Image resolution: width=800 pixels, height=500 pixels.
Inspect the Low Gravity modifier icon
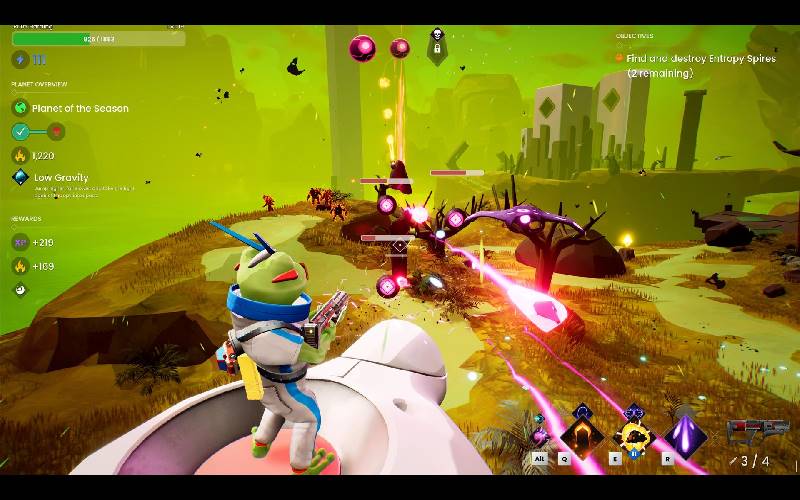[20, 179]
